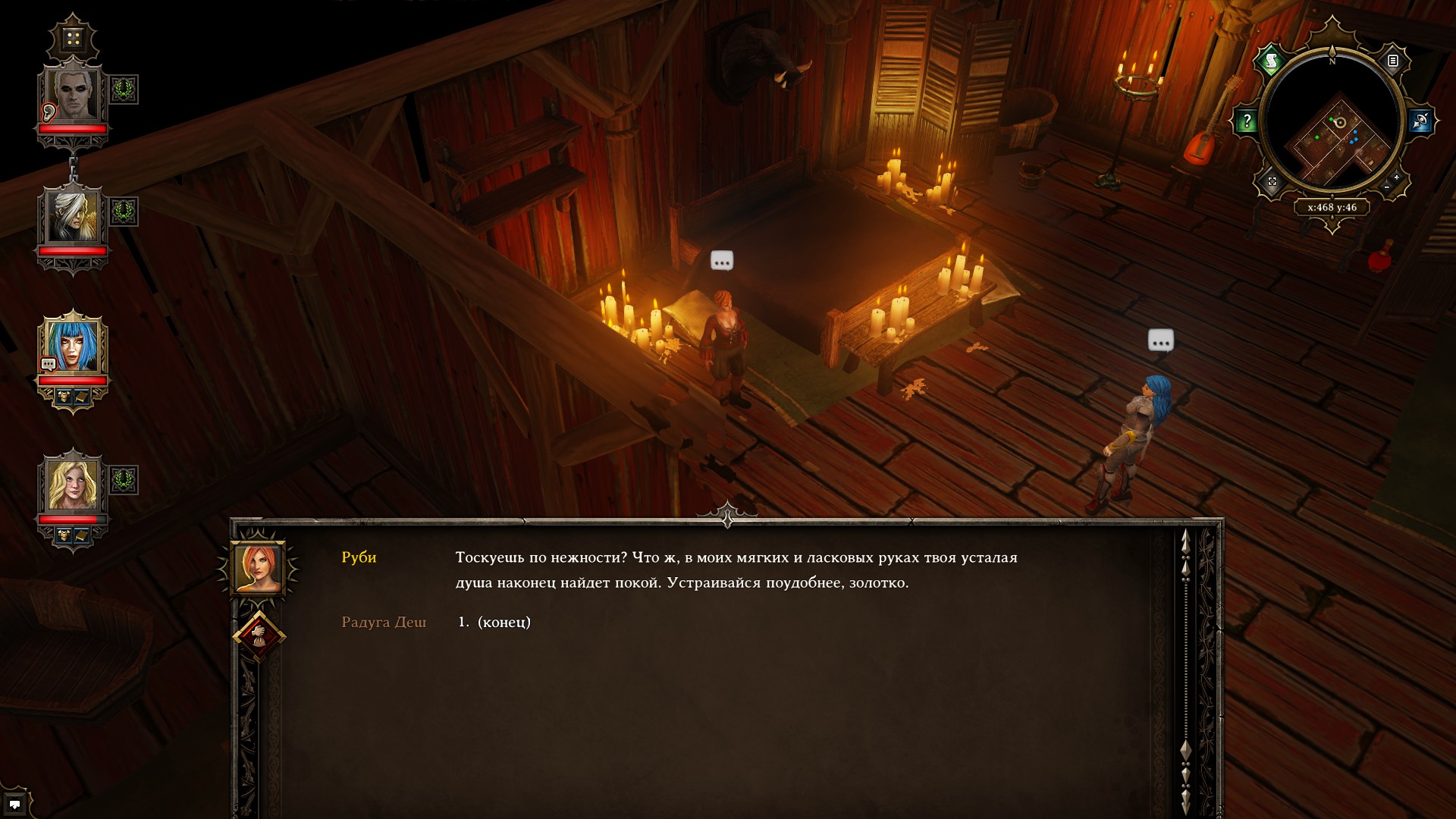Click the chain link to unchain the top two characters
1456x819 pixels.
(x=73, y=167)
